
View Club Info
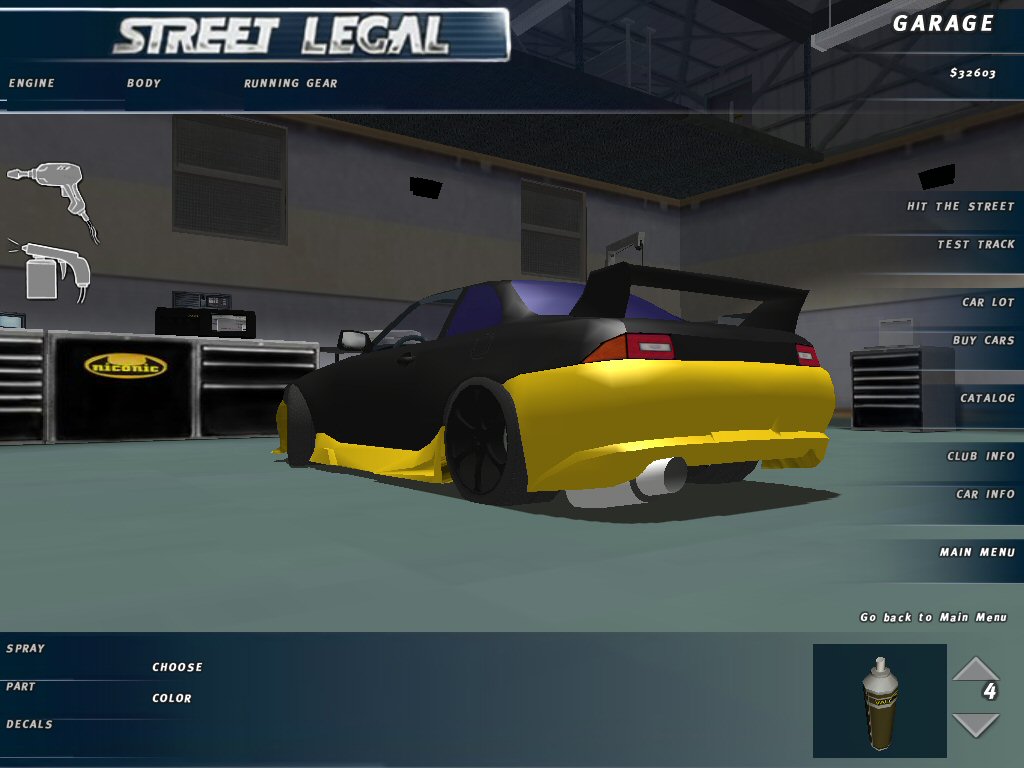click(x=980, y=456)
